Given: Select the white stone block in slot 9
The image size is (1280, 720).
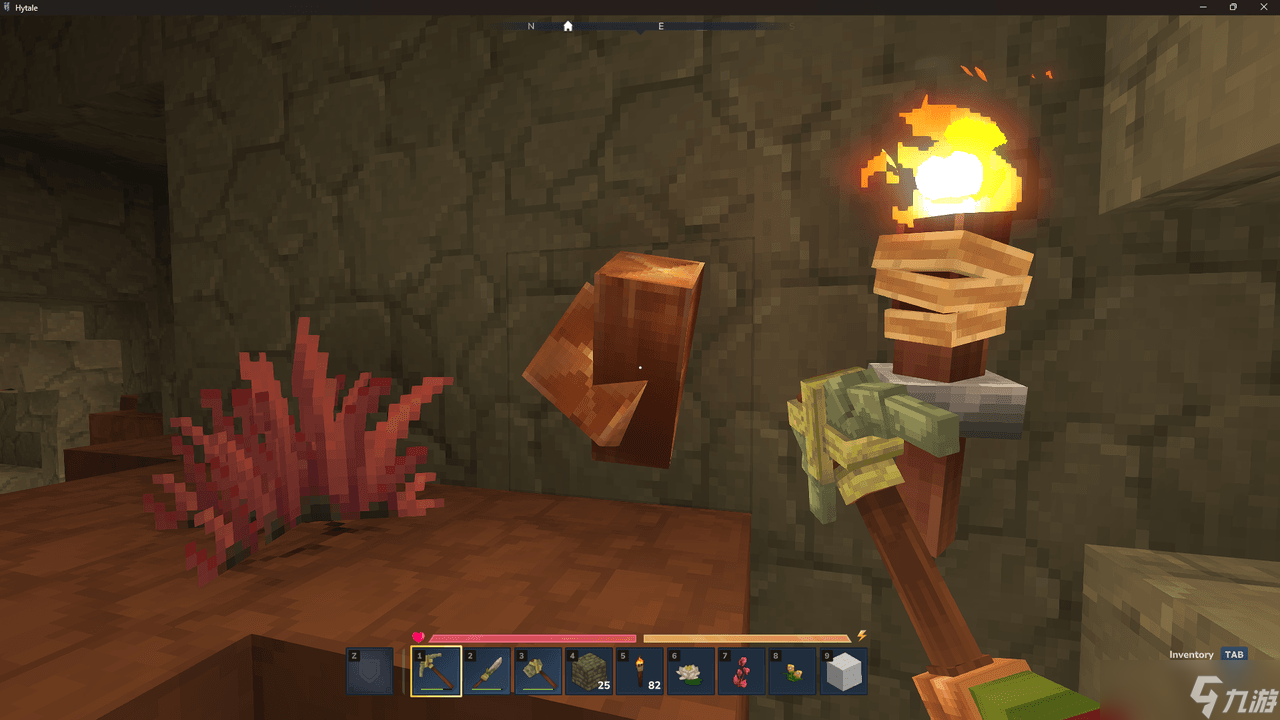Looking at the screenshot, I should (x=844, y=670).
